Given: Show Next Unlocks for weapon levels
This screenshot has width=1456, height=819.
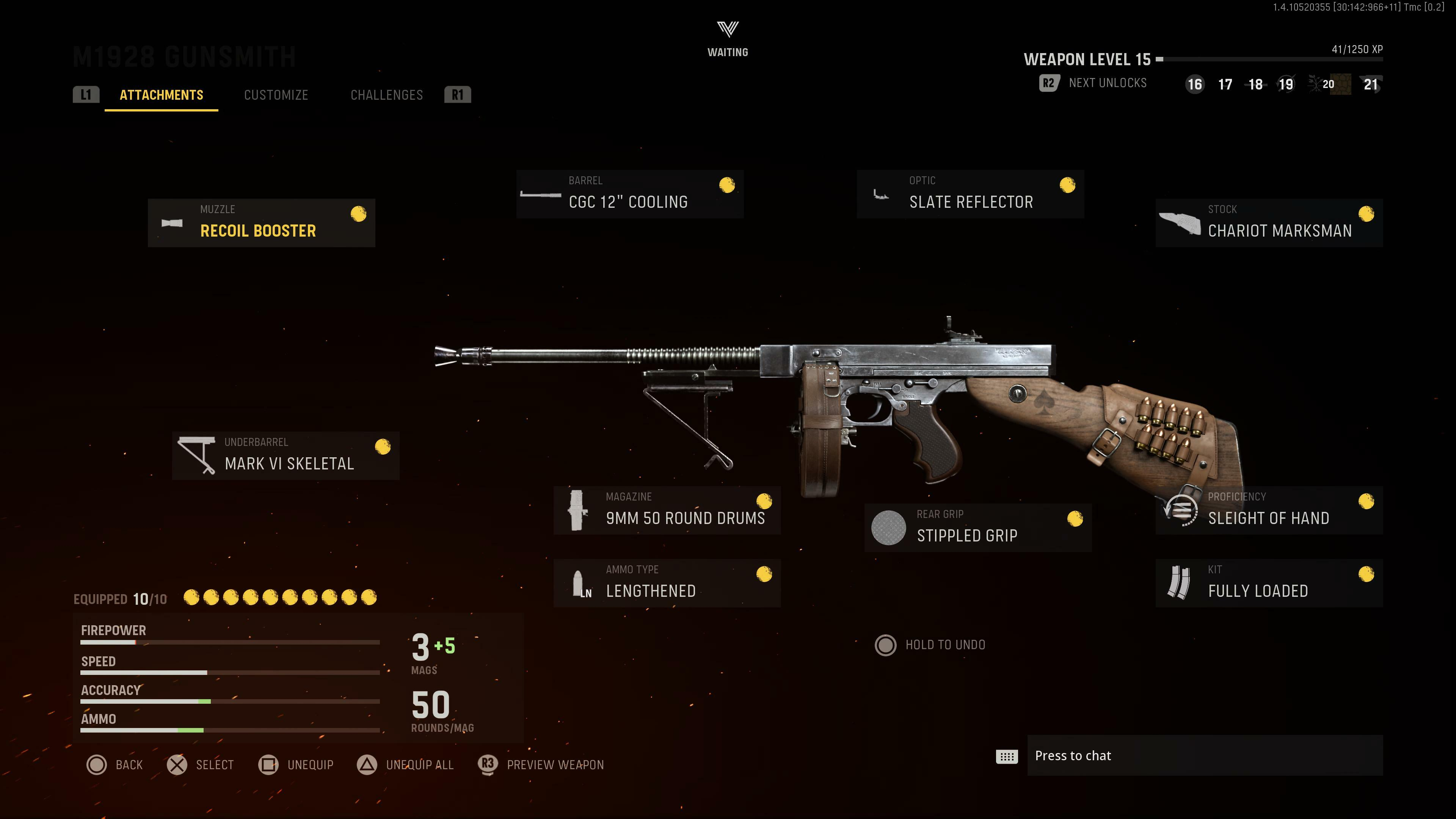Looking at the screenshot, I should click(1093, 83).
